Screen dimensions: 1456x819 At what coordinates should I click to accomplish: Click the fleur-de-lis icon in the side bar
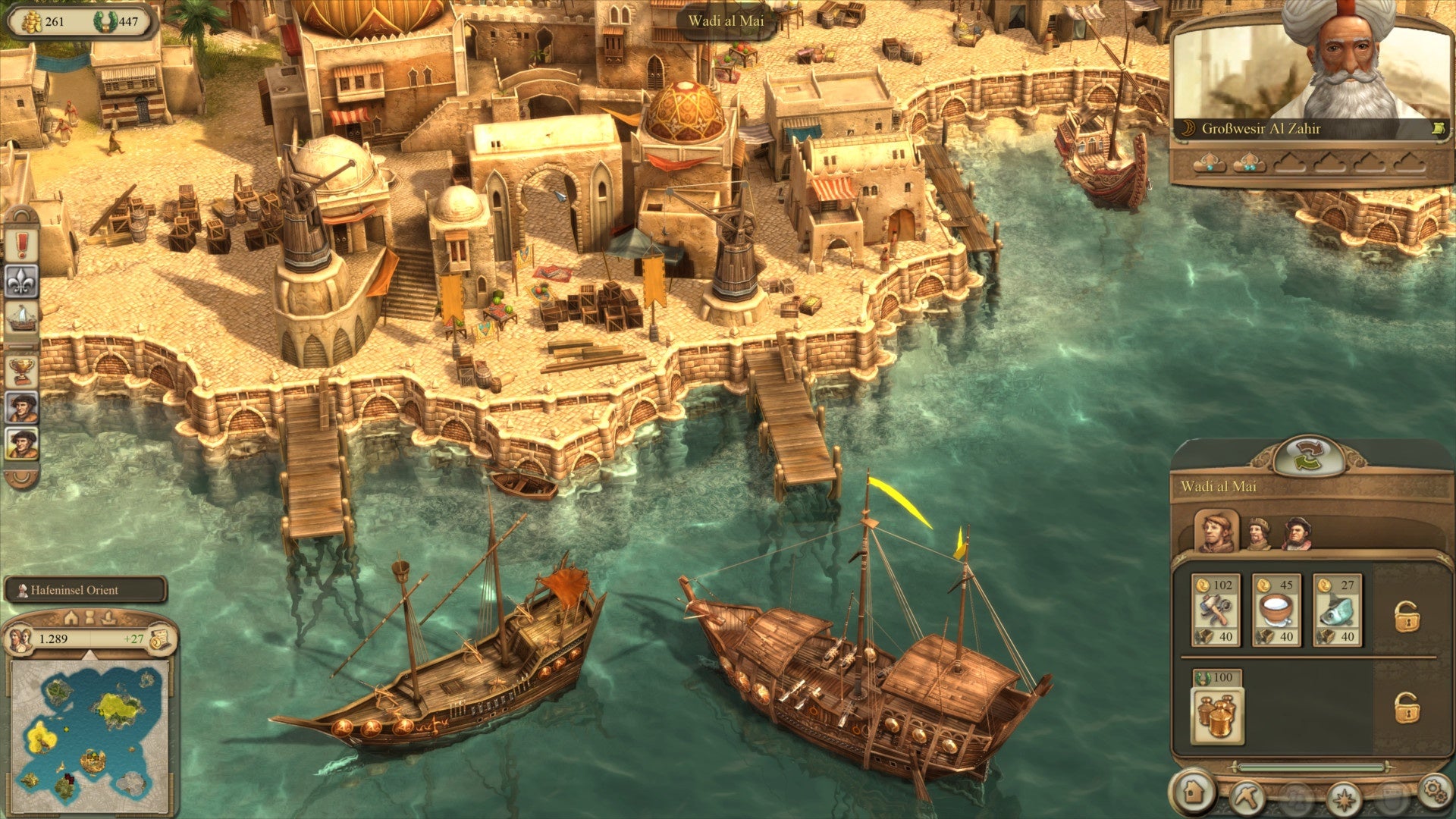tap(22, 281)
